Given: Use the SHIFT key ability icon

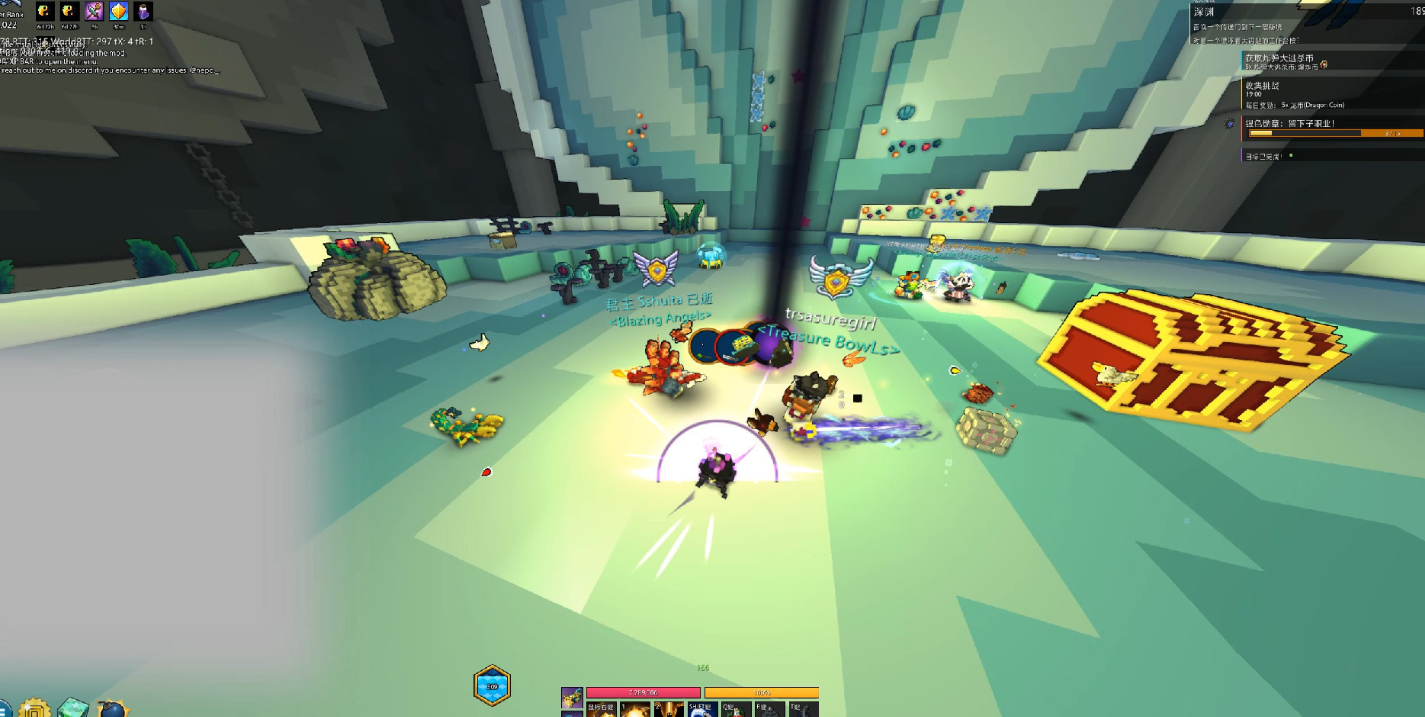Looking at the screenshot, I should point(700,709).
